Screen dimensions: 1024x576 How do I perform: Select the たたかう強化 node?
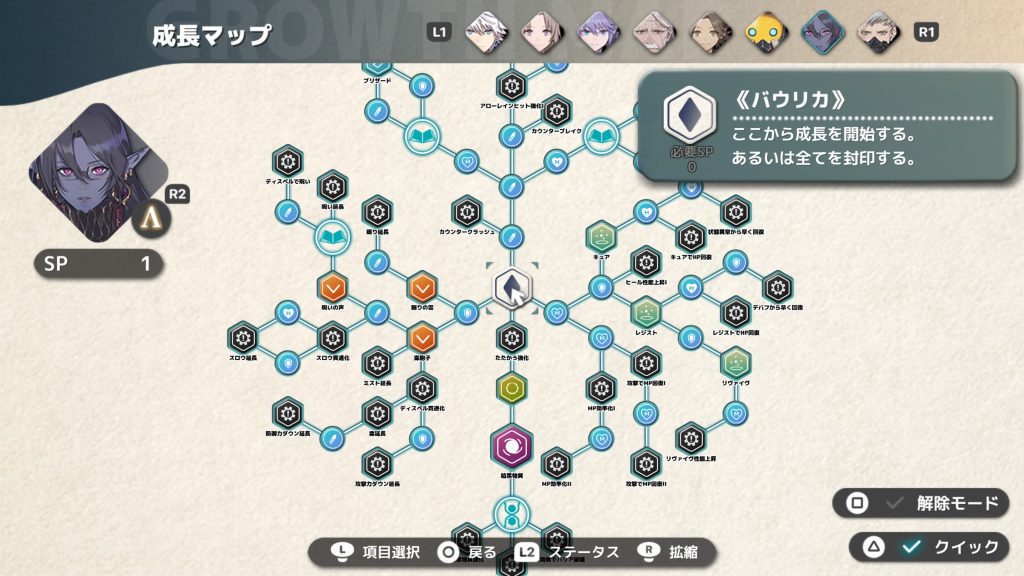[x=511, y=337]
